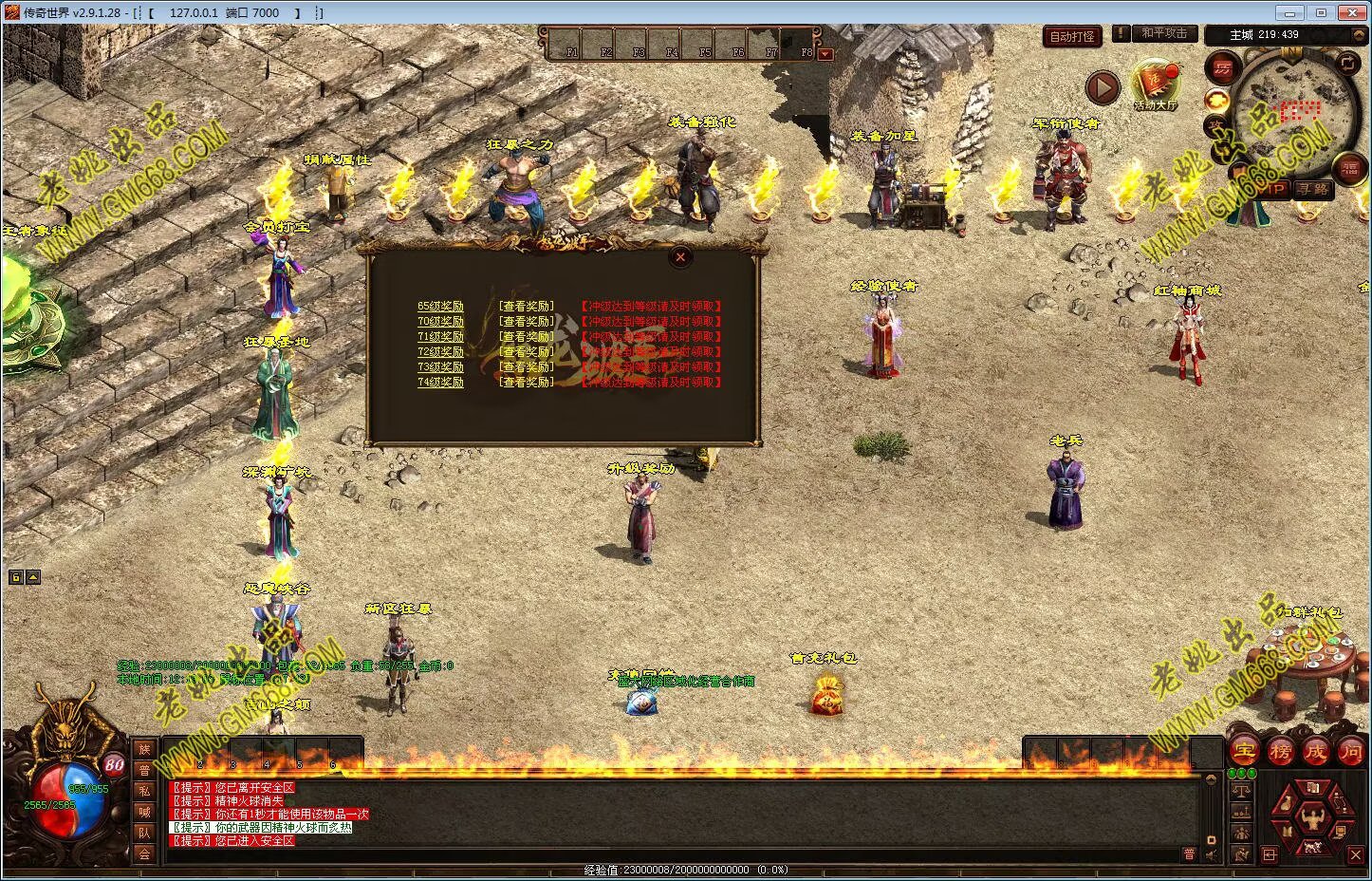The height and width of the screenshot is (881, 1372).
Task: Open the 65级奖励 reward link
Action: (x=440, y=307)
